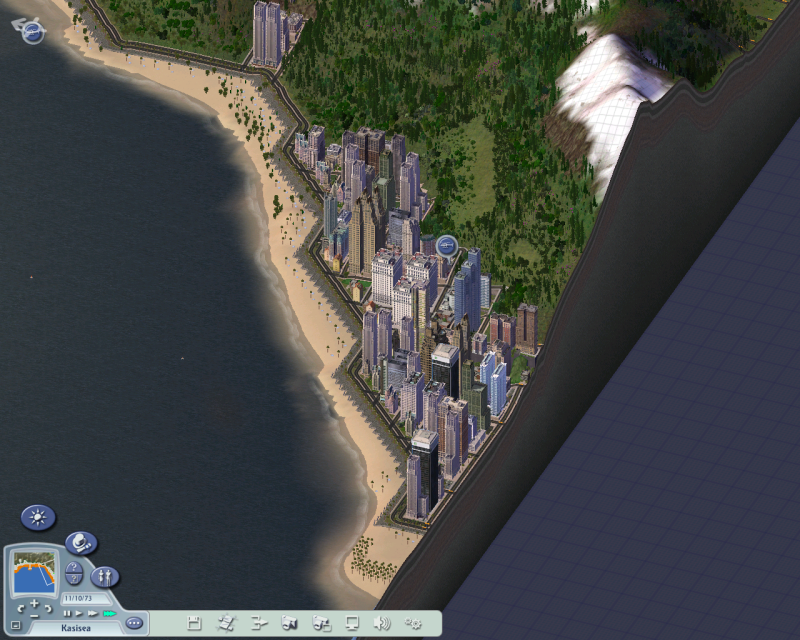Open audio settings with the speaker icon
The width and height of the screenshot is (800, 640).
381,623
